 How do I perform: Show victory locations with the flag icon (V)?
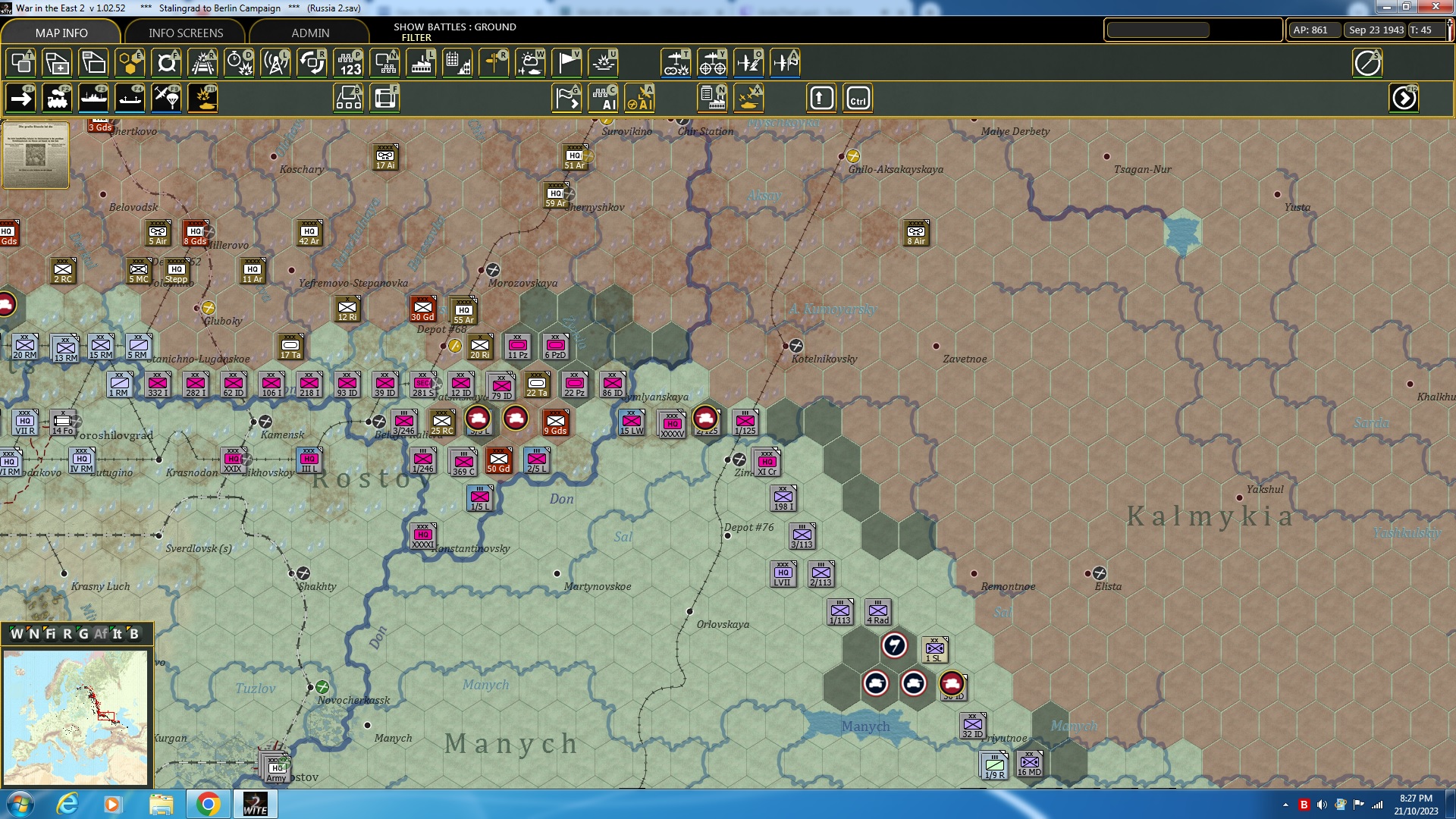(x=566, y=63)
